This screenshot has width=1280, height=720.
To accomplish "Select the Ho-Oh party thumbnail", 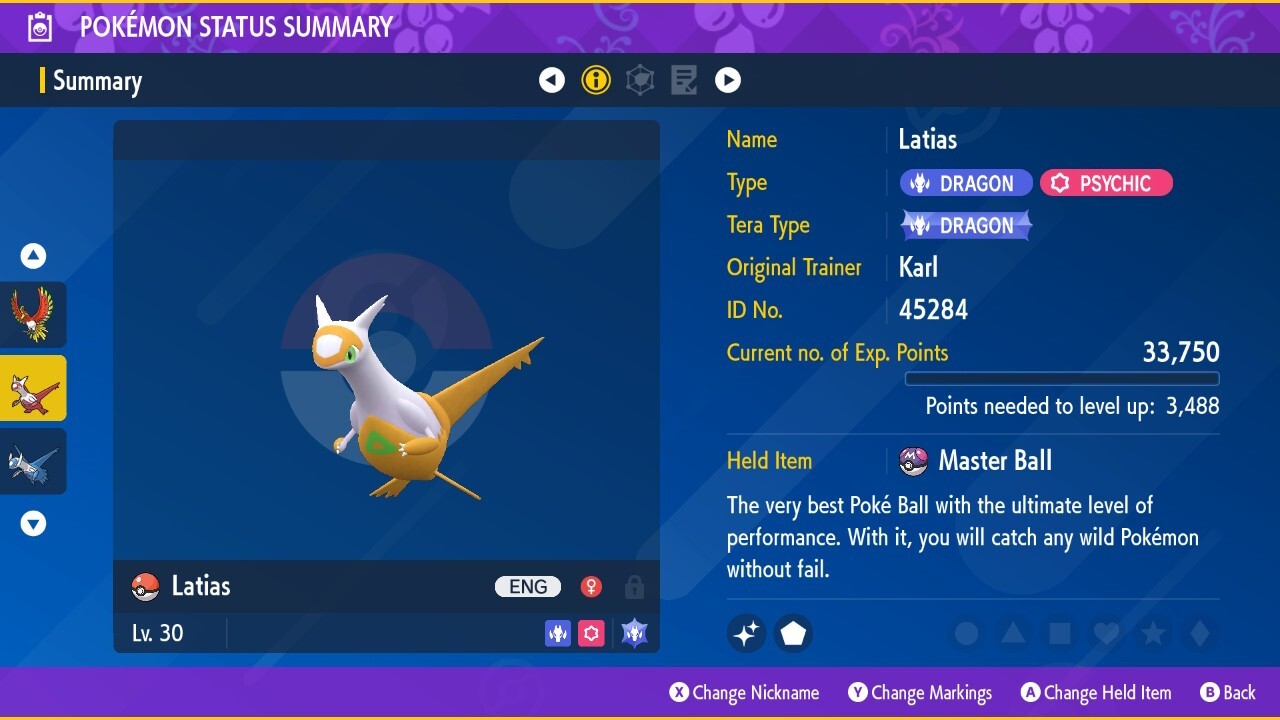I will coord(34,315).
